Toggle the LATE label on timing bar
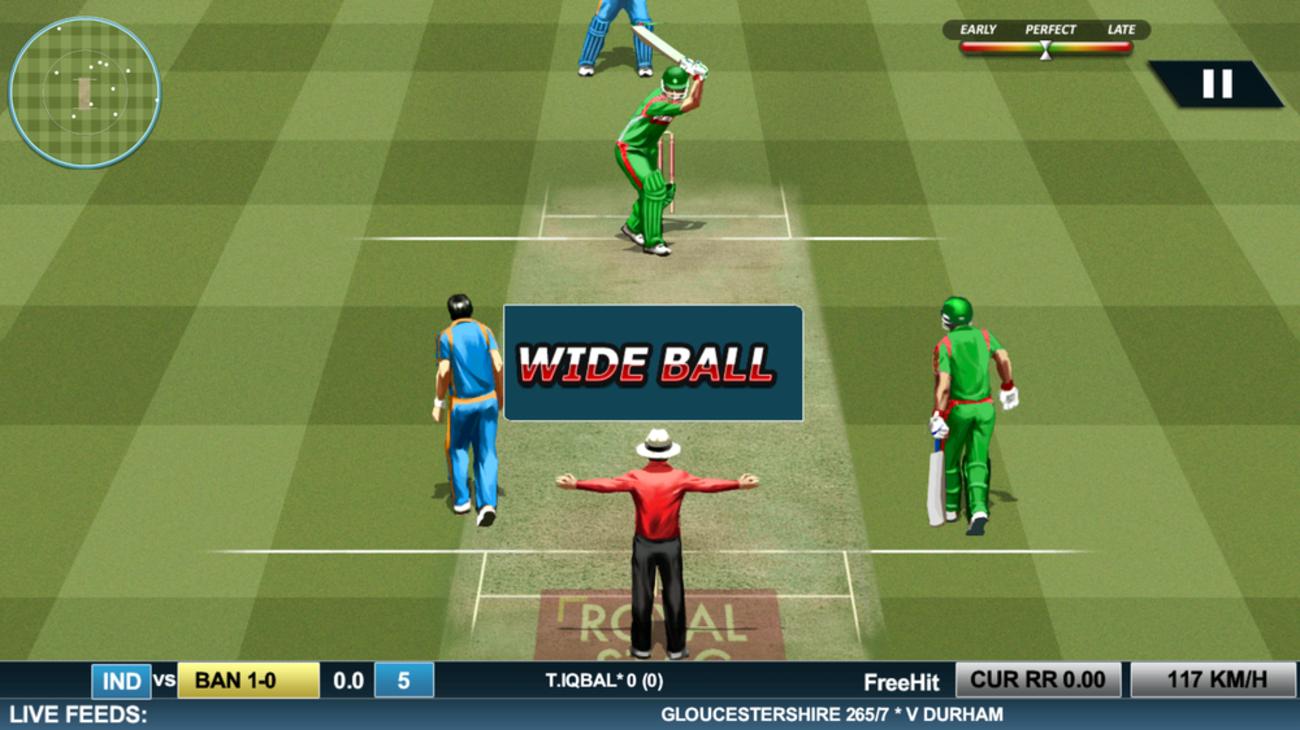 pos(1121,30)
